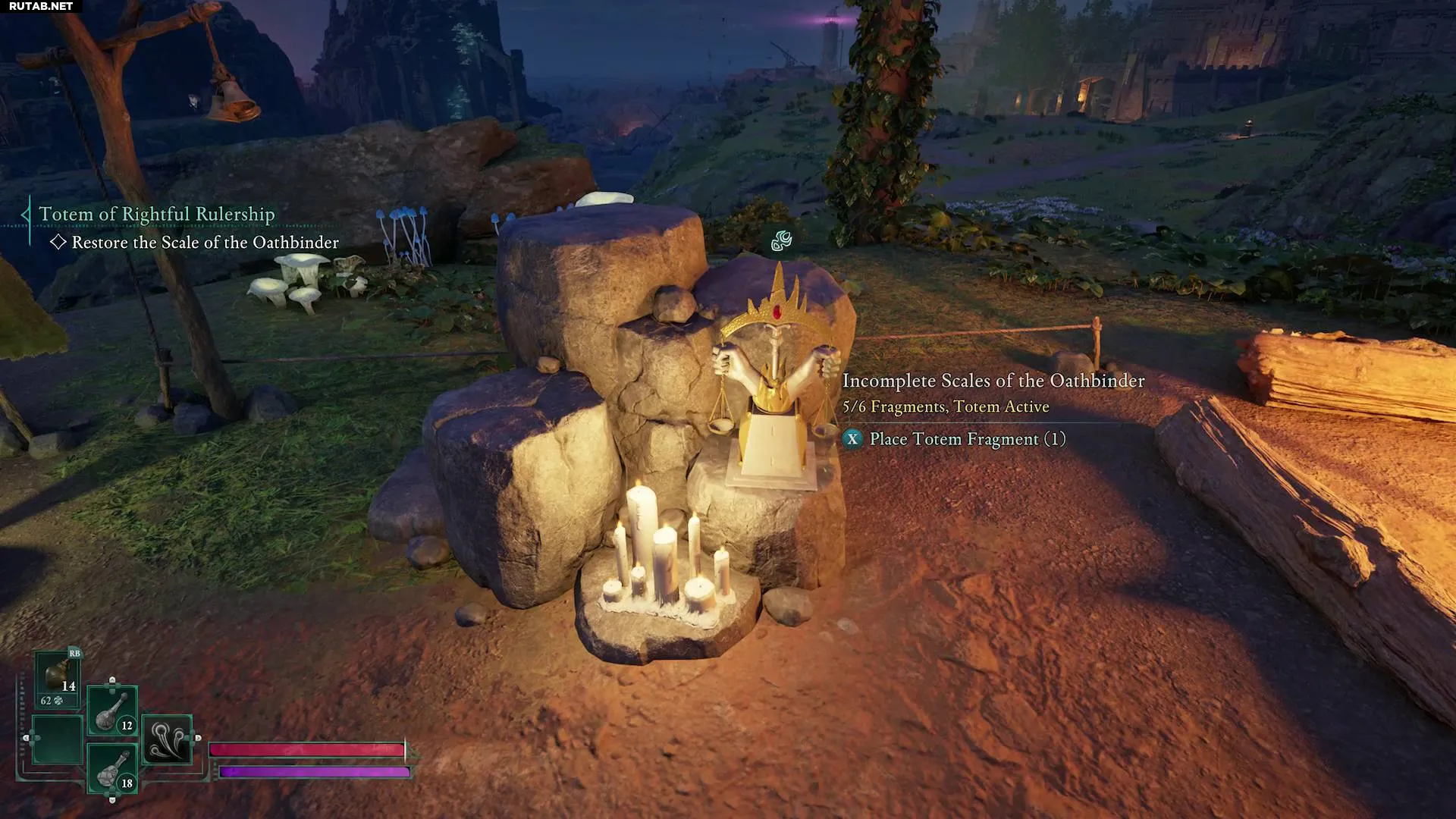
Task: Choose Place Totem Fragment (1) option
Action: pyautogui.click(x=967, y=439)
